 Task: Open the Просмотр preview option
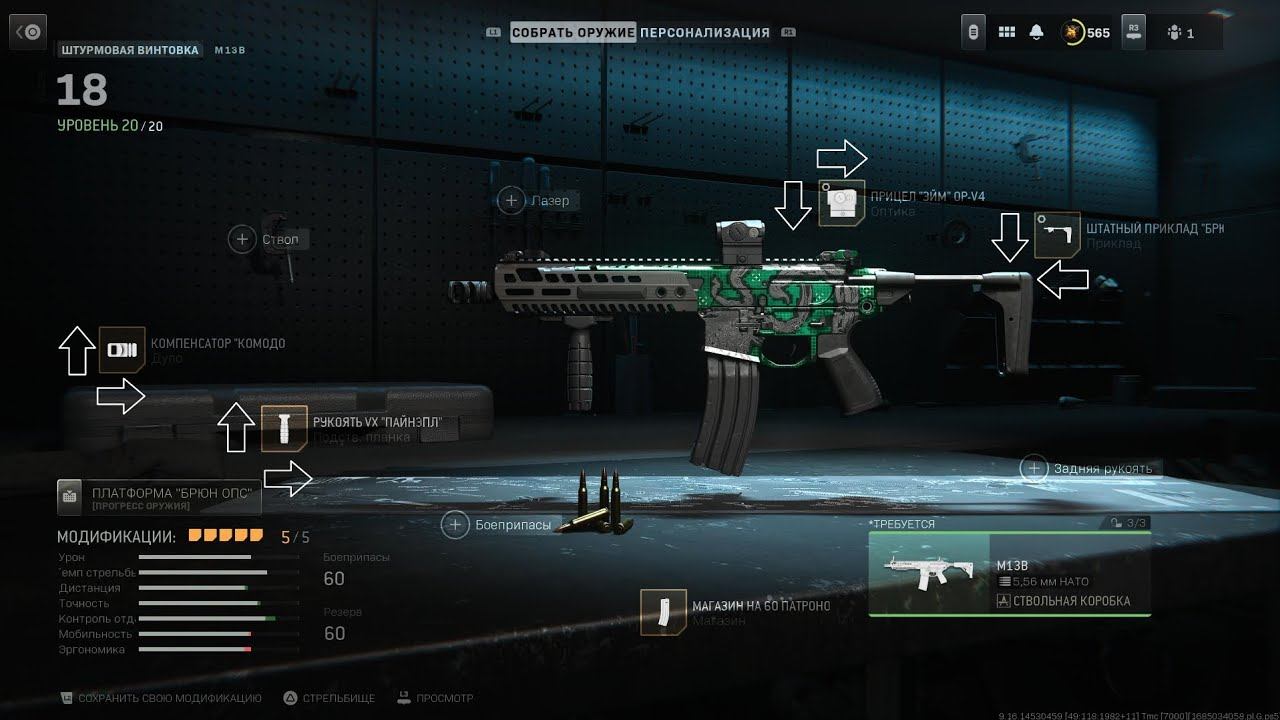tap(436, 698)
